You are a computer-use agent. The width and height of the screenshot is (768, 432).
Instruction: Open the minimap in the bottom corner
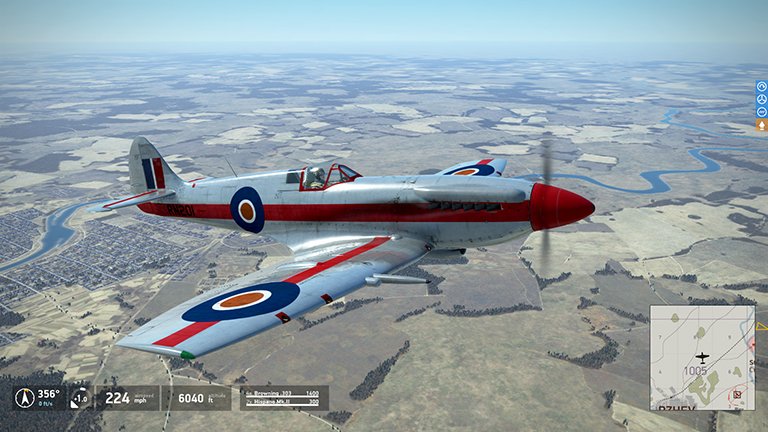coord(701,357)
